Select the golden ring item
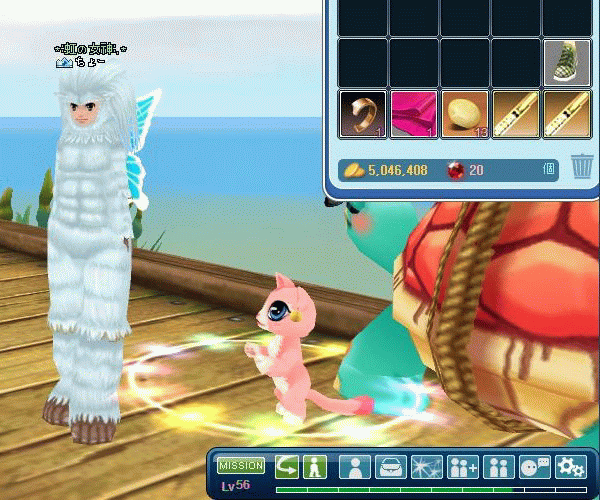The width and height of the screenshot is (600, 500). pos(362,114)
